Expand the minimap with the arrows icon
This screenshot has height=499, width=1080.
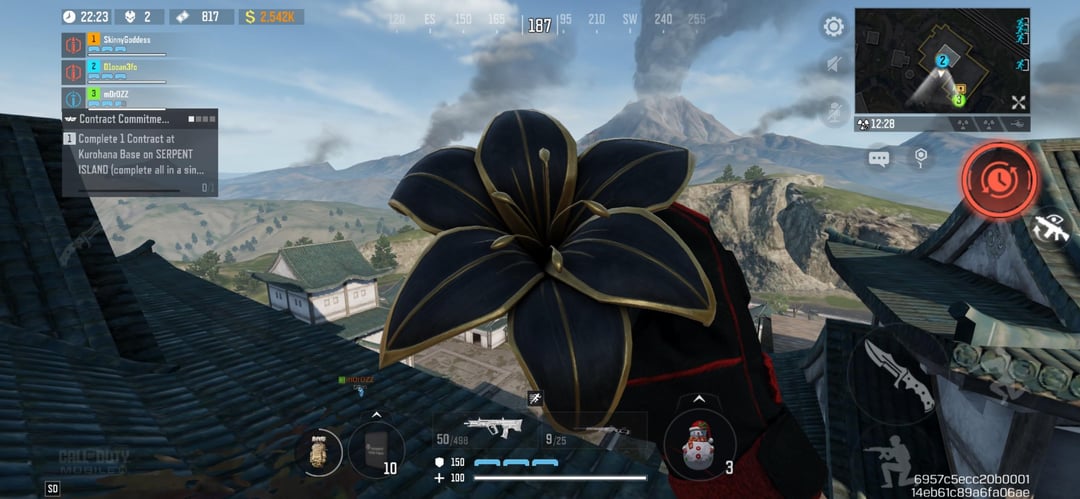(x=1018, y=102)
